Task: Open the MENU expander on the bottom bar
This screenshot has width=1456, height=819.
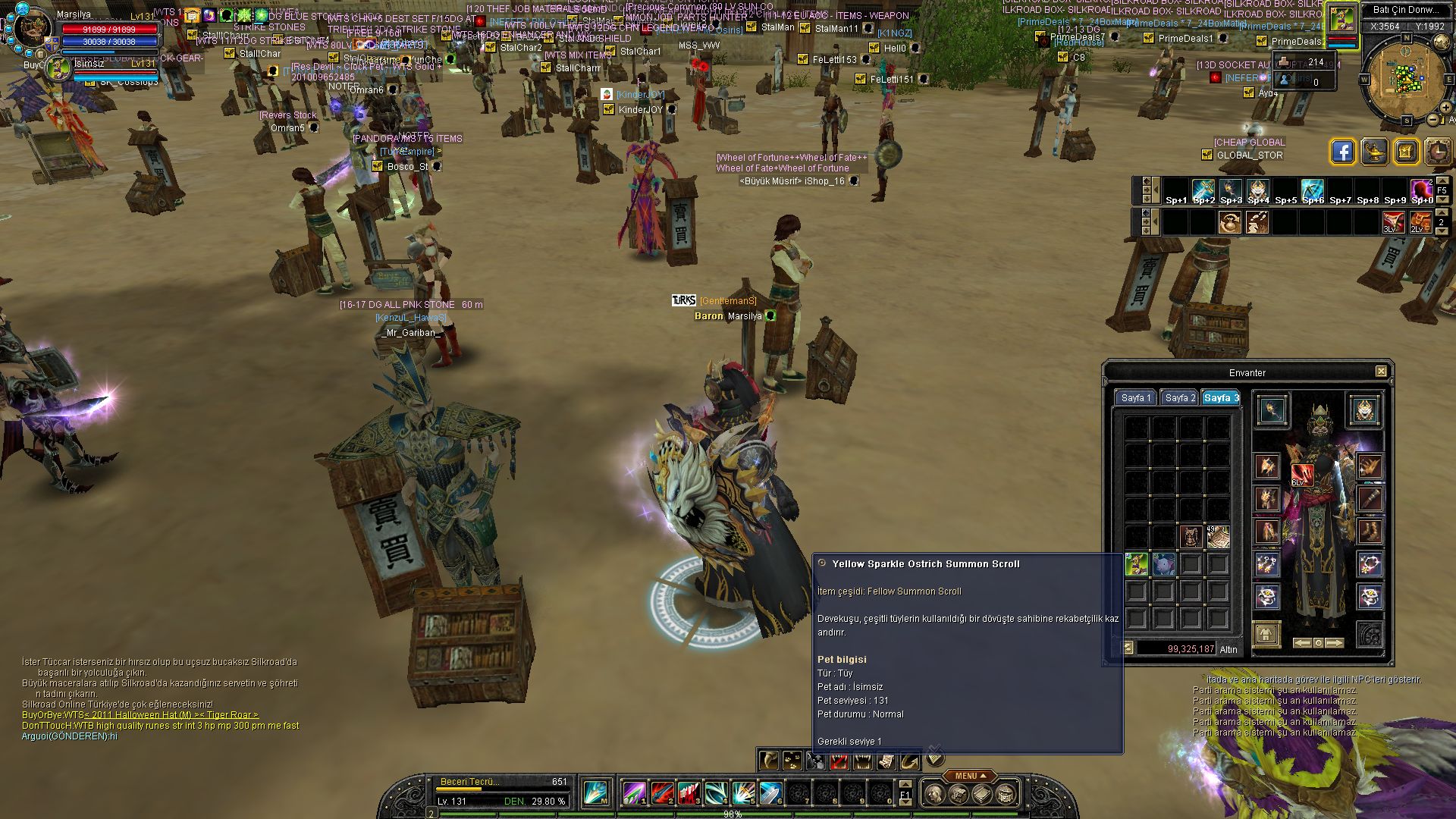Action: coord(969,776)
